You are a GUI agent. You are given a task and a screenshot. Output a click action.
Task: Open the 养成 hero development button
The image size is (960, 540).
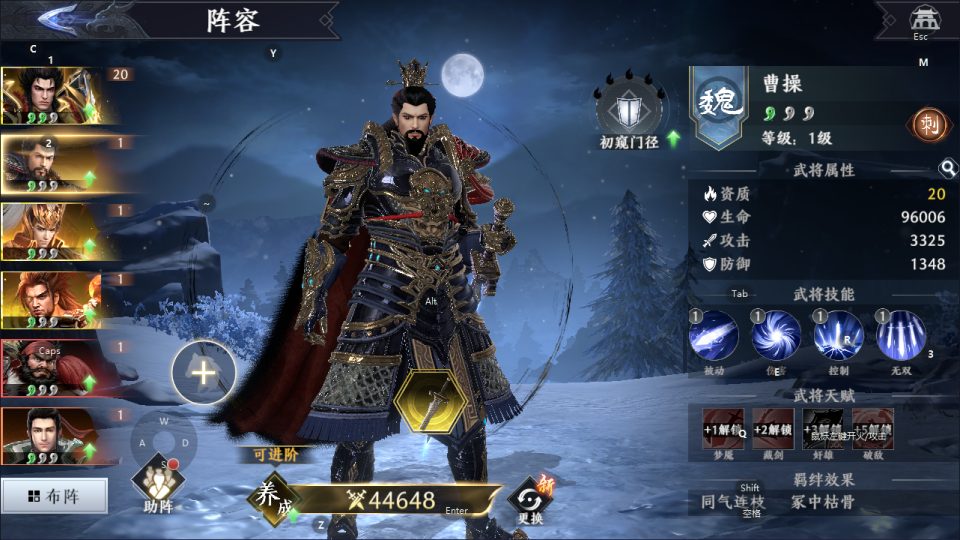274,499
